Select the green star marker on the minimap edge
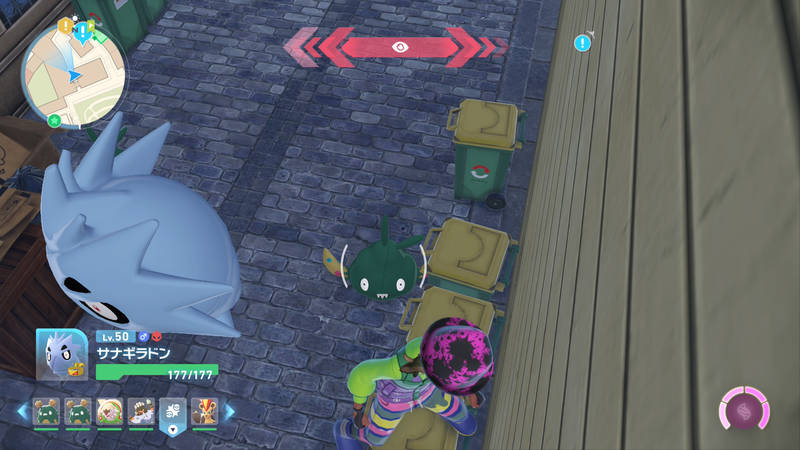The width and height of the screenshot is (800, 450). [54, 121]
